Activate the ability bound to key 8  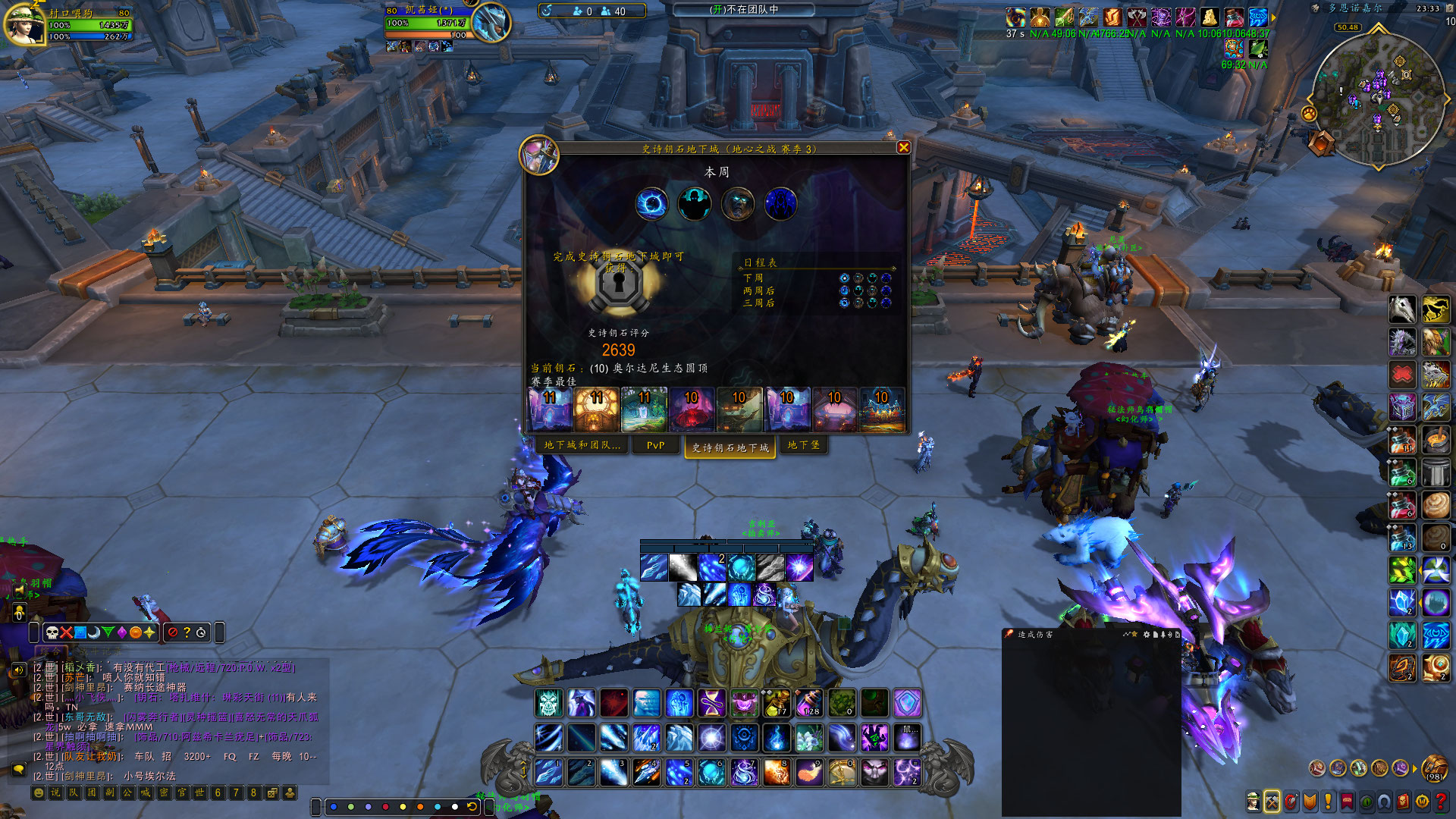click(x=777, y=772)
